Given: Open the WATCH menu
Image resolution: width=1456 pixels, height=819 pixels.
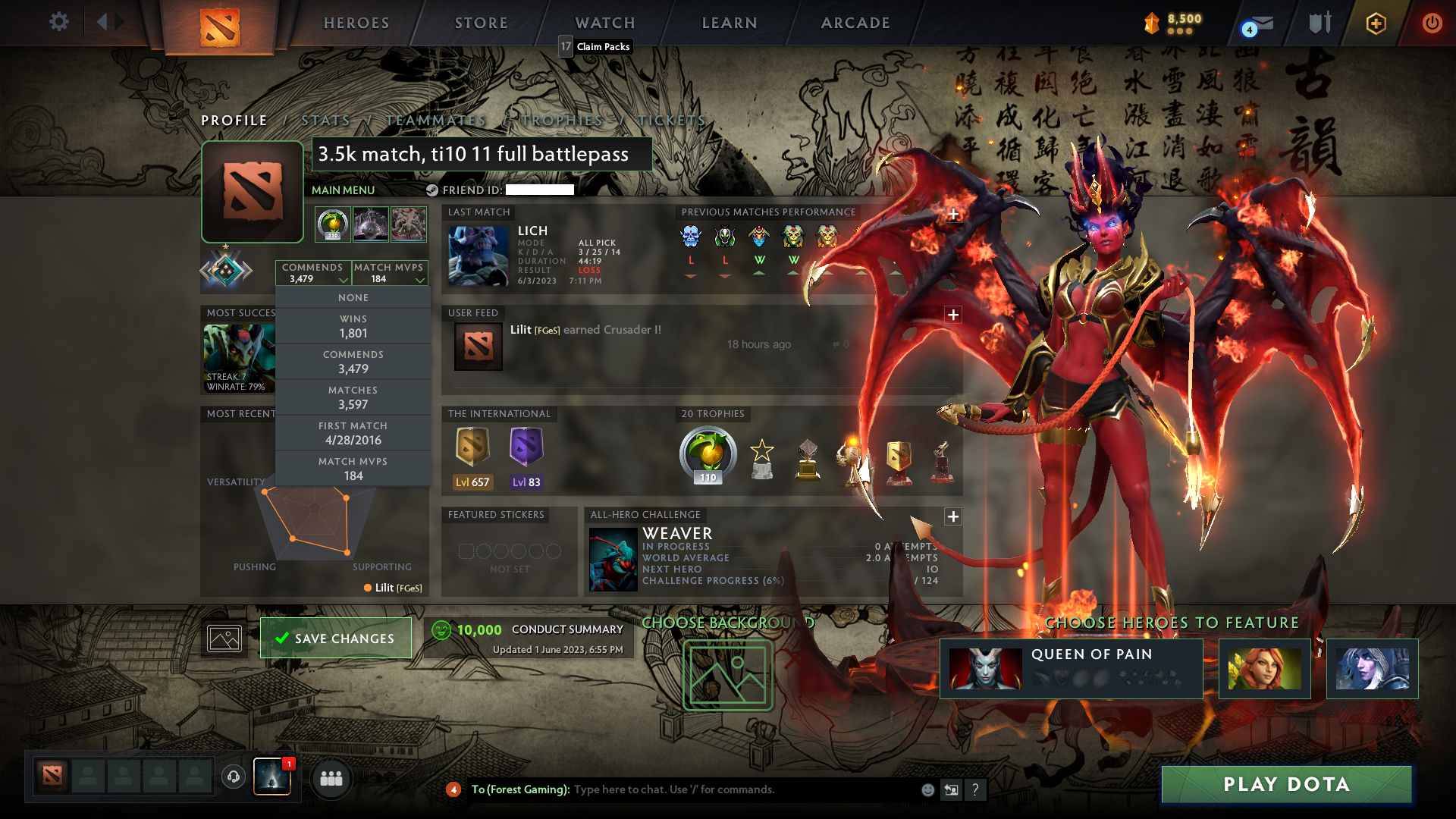Looking at the screenshot, I should [604, 23].
